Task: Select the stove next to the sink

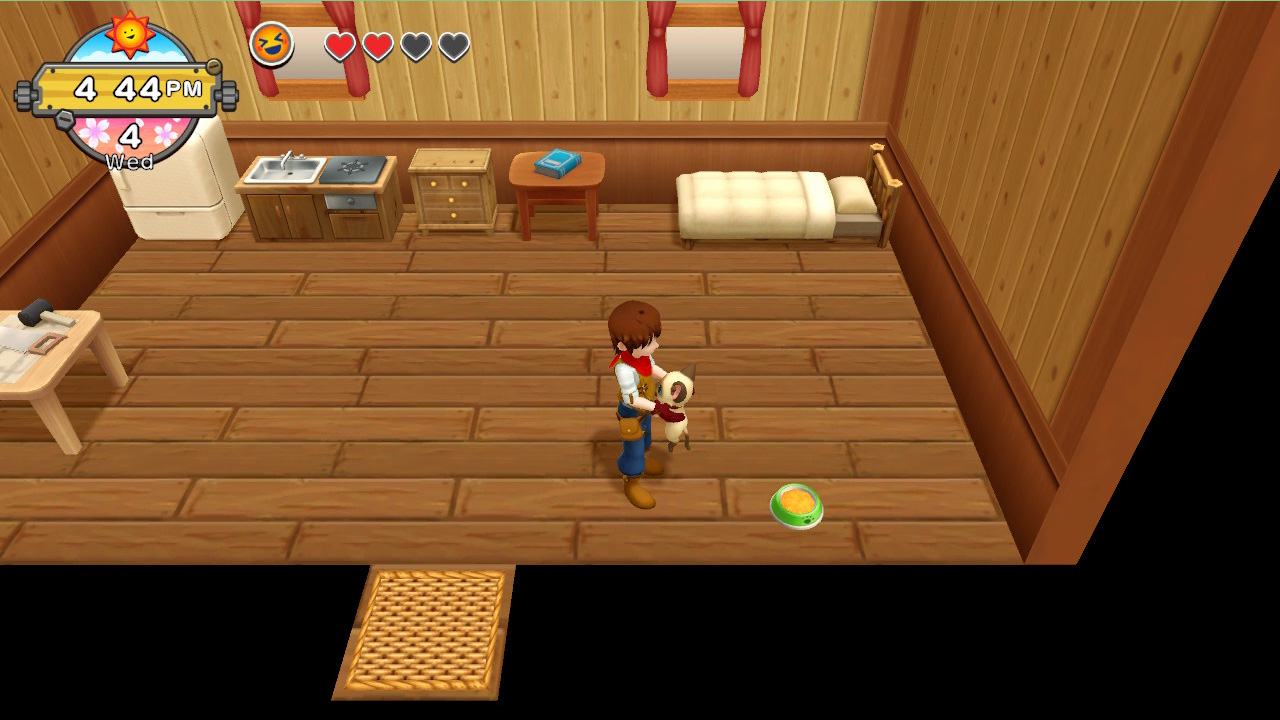Action: (352, 170)
